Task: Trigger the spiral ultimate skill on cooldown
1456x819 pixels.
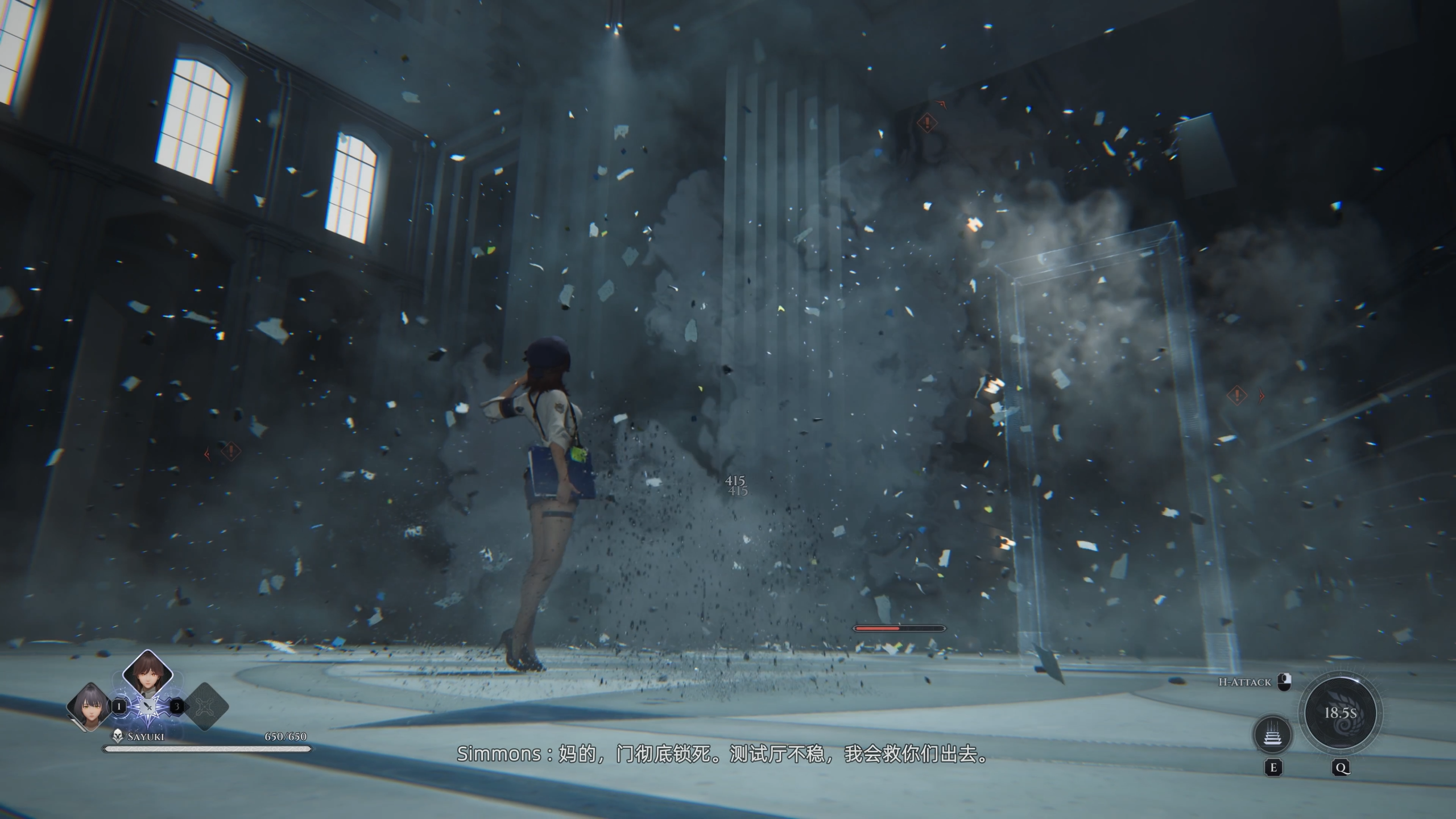Action: coord(1341,713)
